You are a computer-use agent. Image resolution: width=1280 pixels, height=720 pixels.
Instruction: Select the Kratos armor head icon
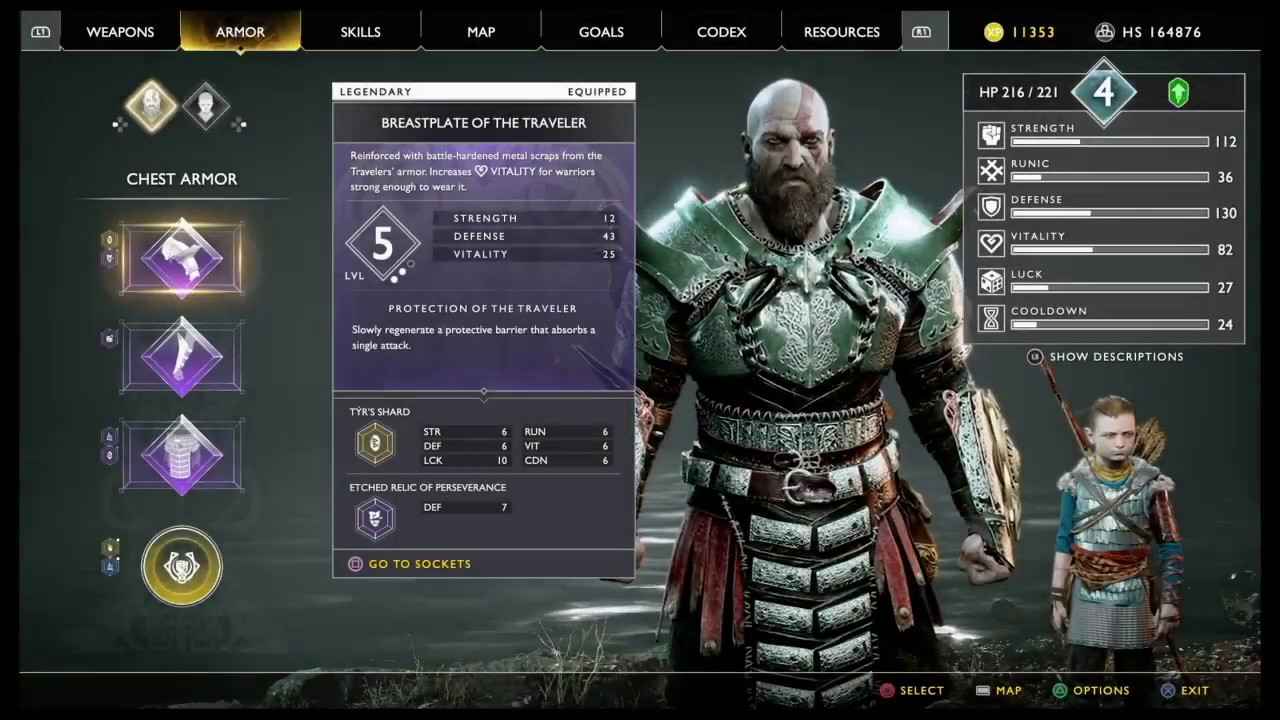click(x=151, y=107)
